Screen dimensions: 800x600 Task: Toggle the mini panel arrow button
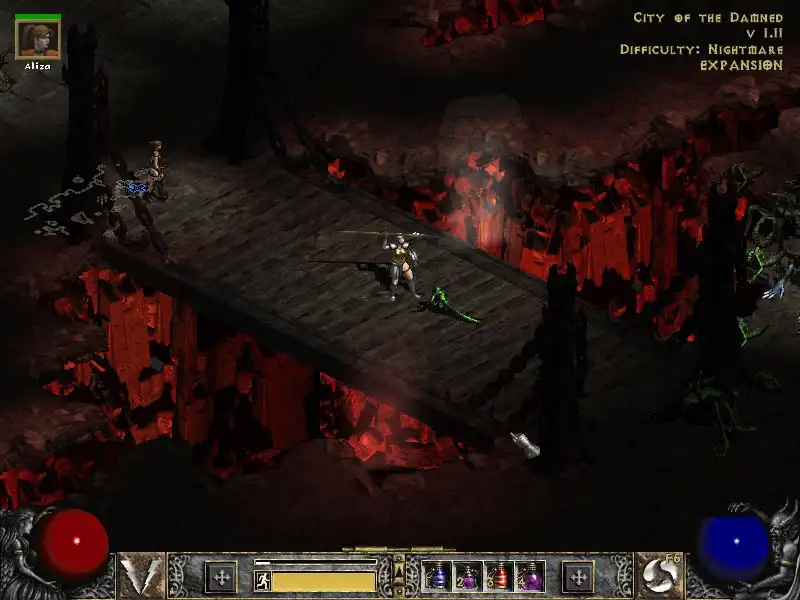tap(399, 573)
